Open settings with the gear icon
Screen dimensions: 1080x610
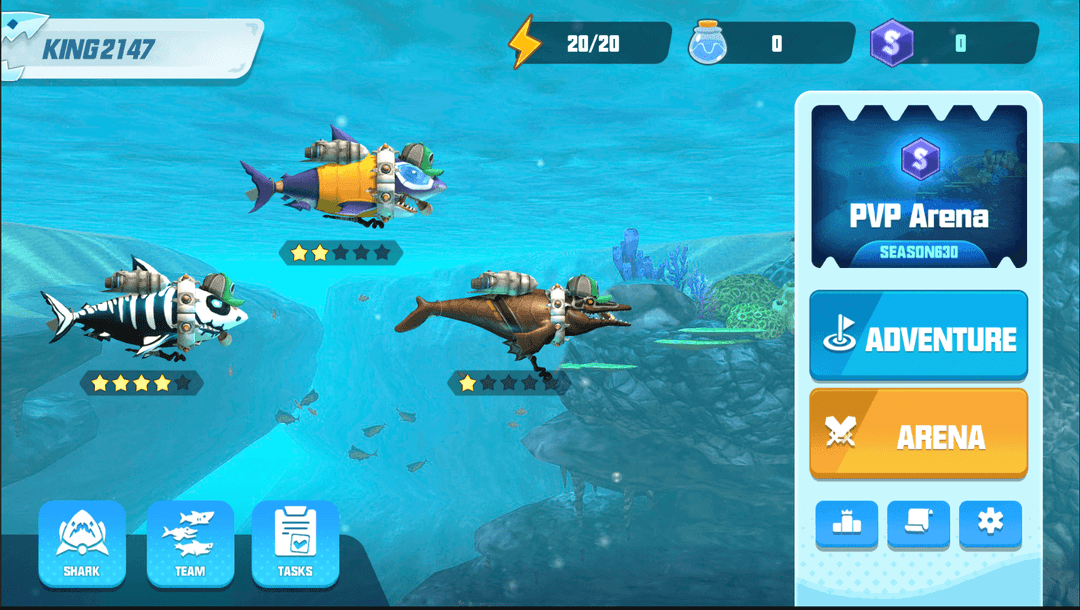990,522
